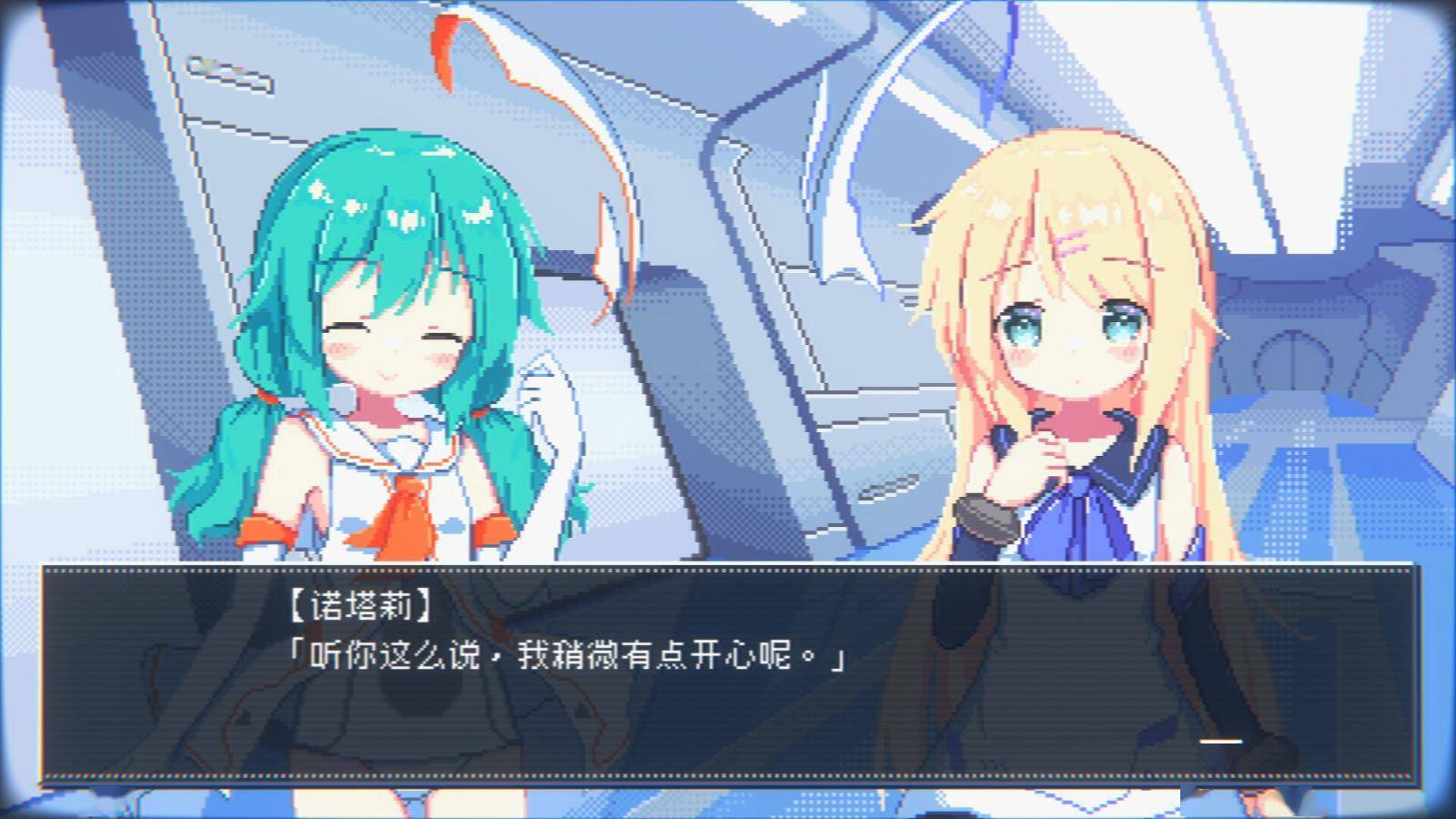
Task: Click the dialogue advance dash indicator
Action: (1220, 742)
